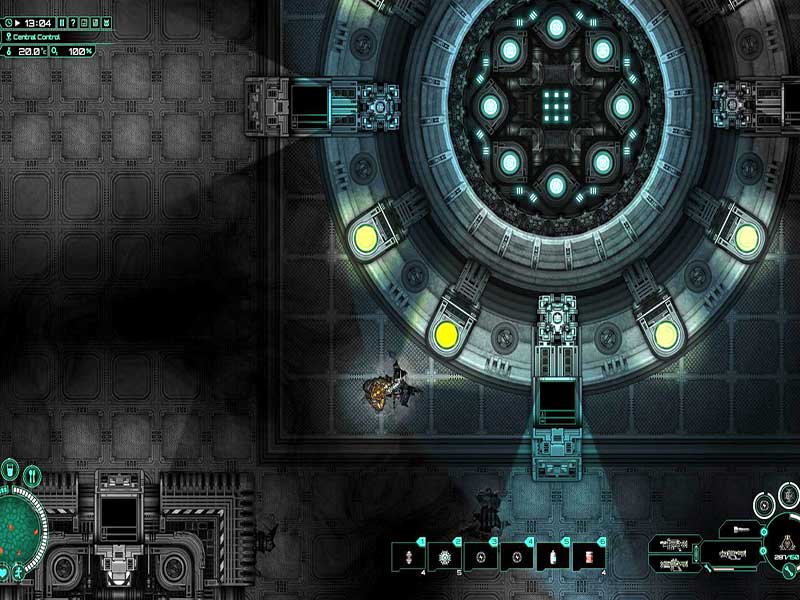This screenshot has width=800, height=600.
Task: Select hotbar slot 4 item
Action: click(516, 557)
